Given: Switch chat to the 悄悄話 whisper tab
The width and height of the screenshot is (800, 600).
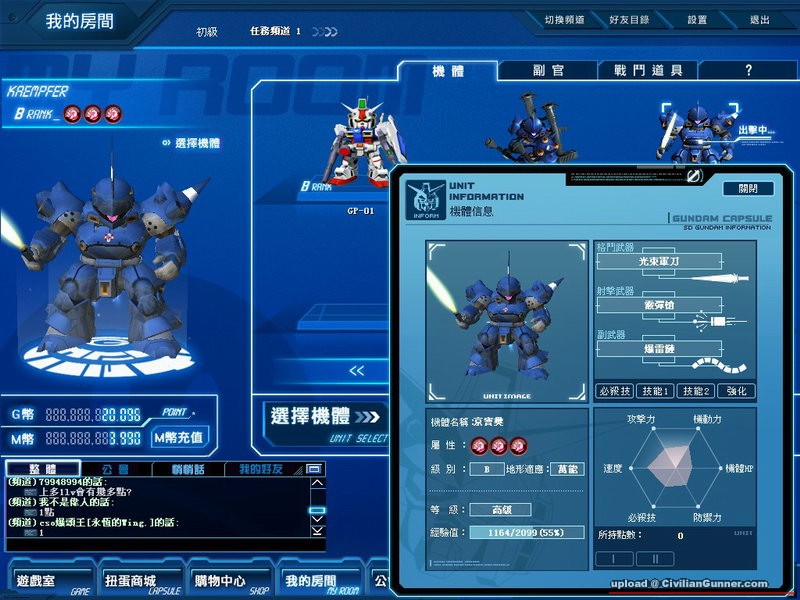Looking at the screenshot, I should 188,468.
